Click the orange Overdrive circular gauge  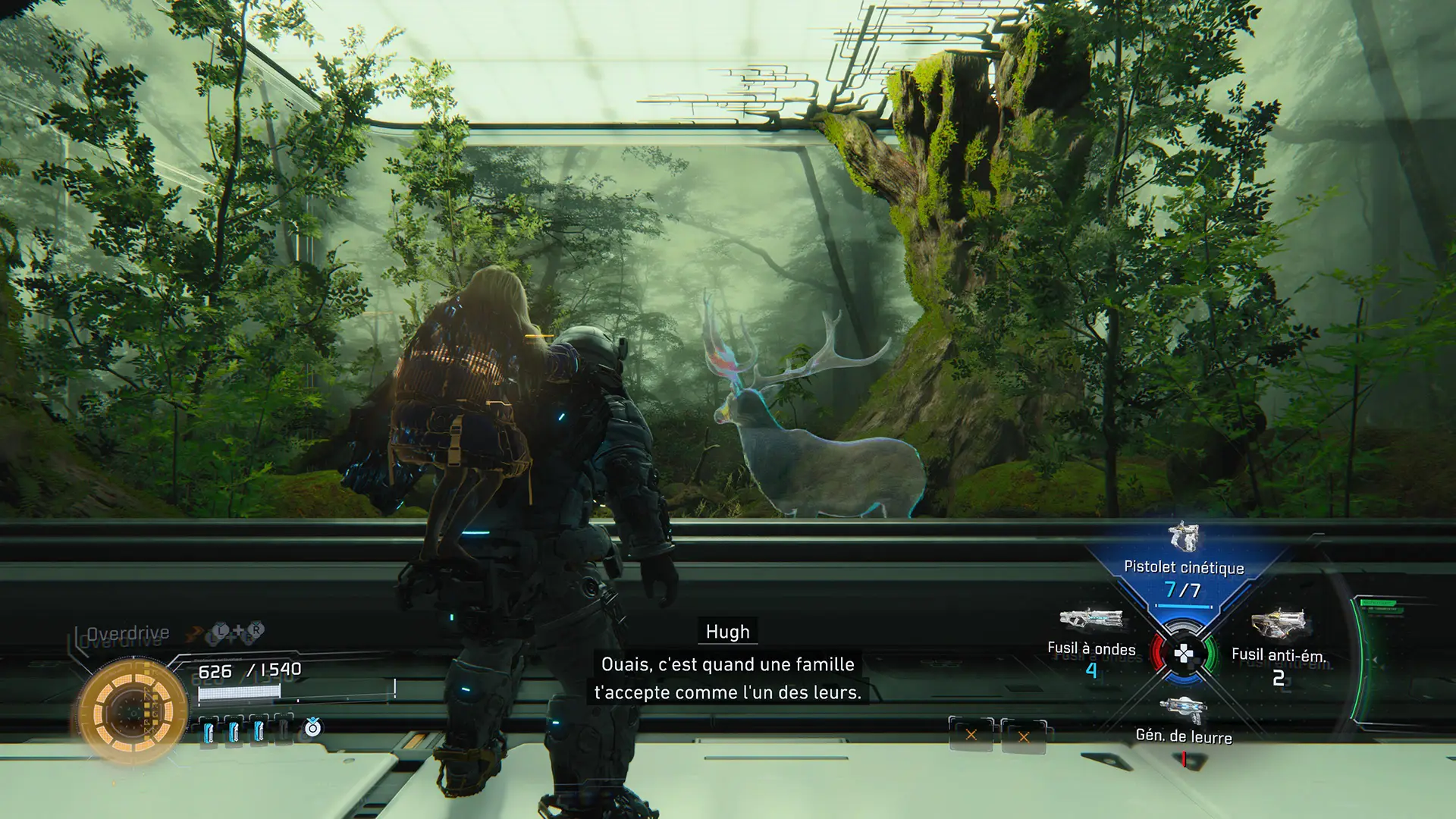click(x=133, y=711)
